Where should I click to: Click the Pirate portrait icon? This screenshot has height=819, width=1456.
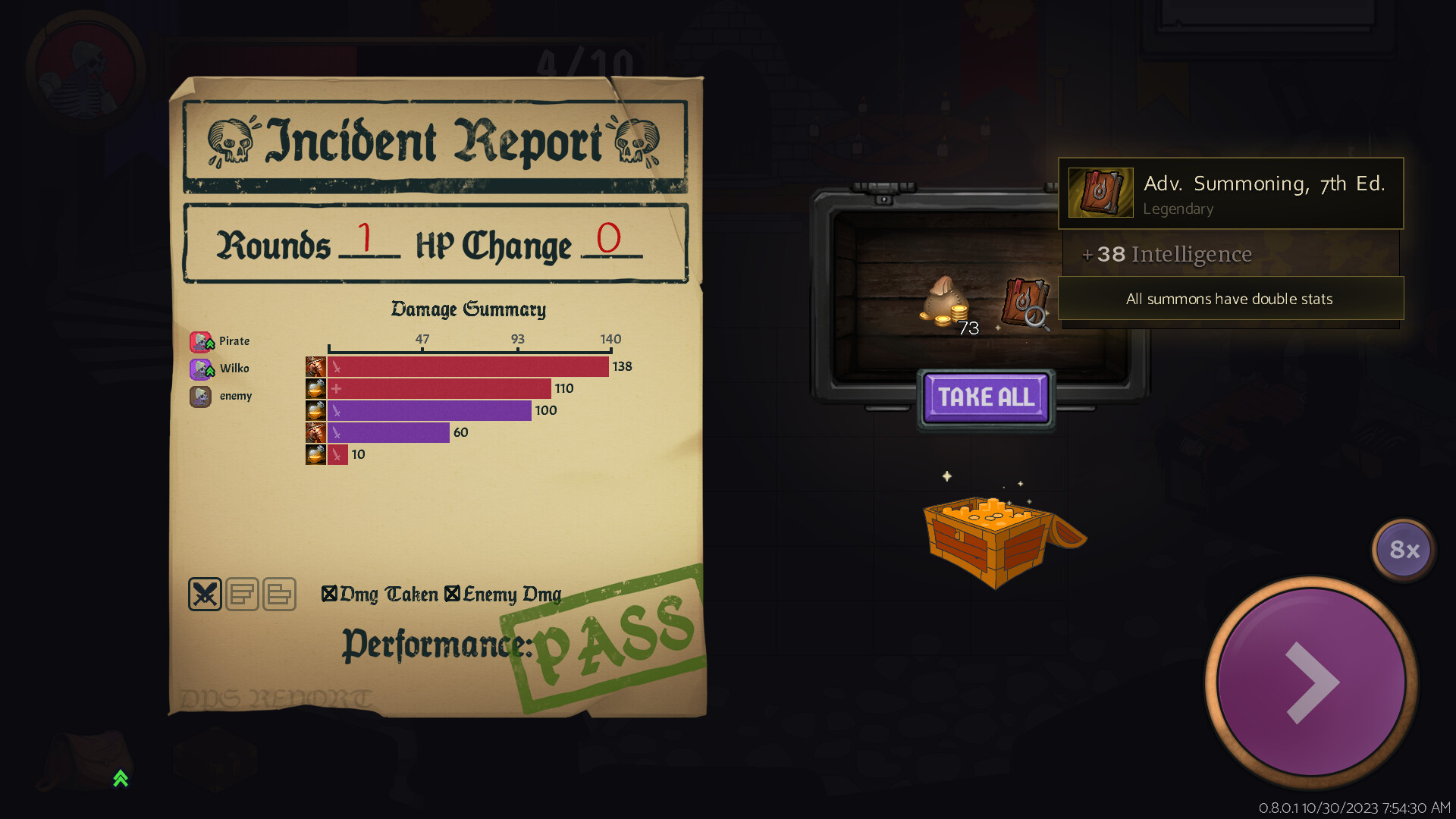coord(200,341)
